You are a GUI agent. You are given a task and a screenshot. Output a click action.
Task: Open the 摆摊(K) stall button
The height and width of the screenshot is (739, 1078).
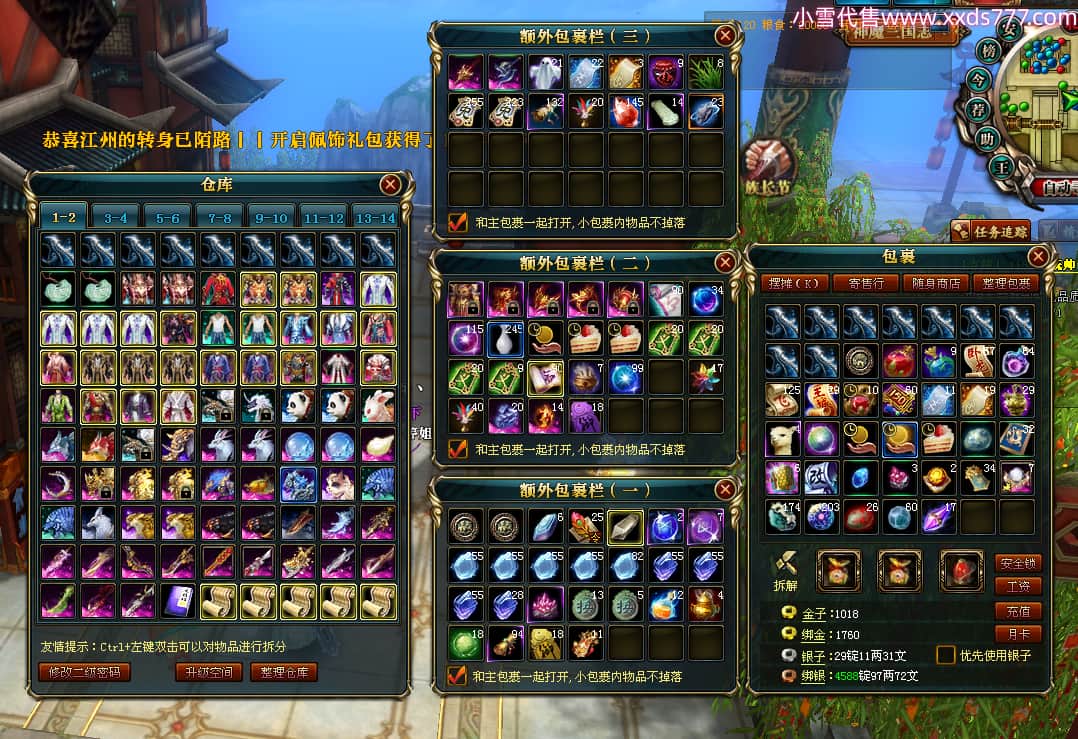(x=790, y=283)
